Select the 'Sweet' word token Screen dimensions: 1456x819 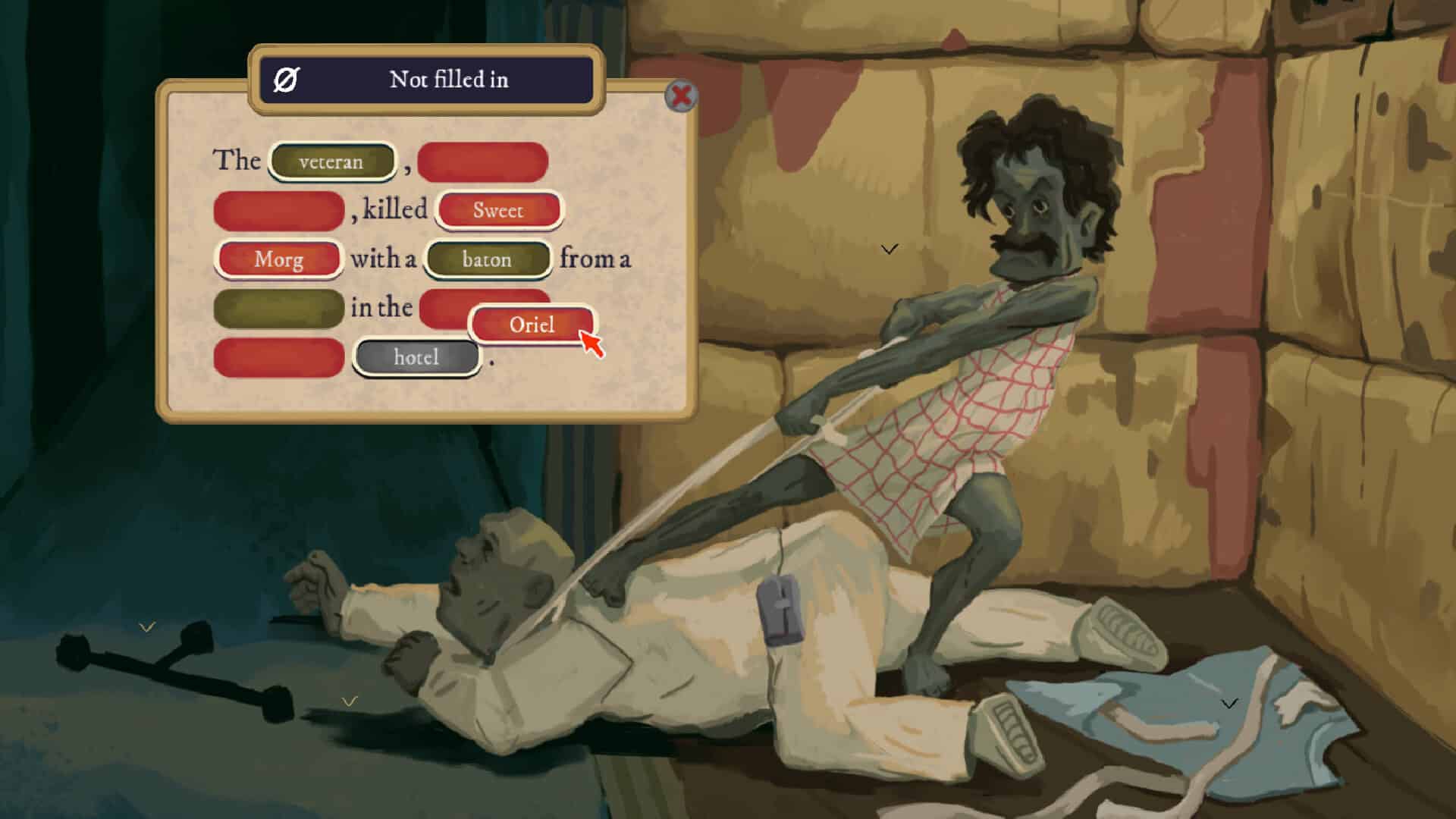(498, 210)
